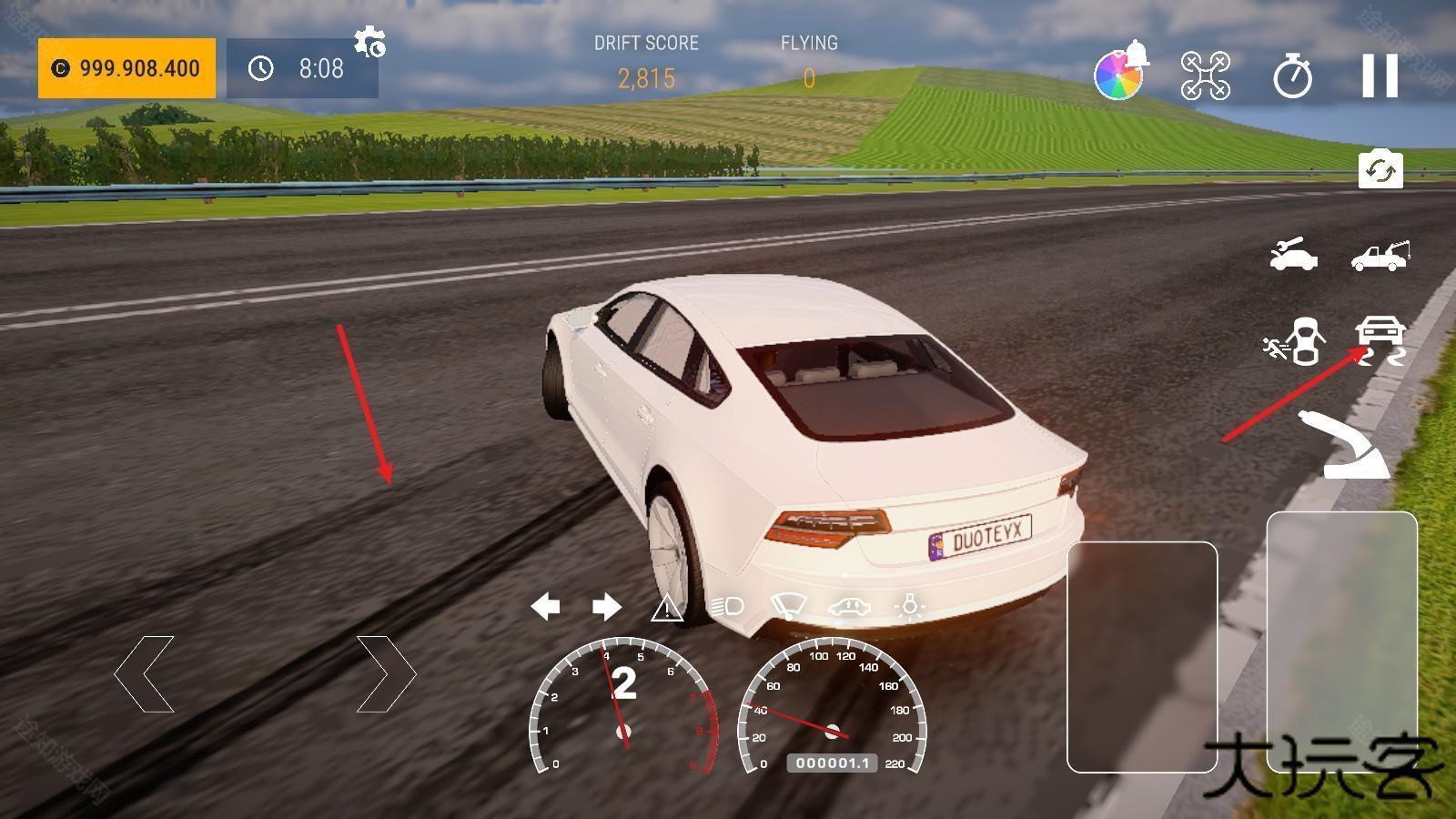Turn on left turn signal
The image size is (1456, 819).
tap(545, 606)
